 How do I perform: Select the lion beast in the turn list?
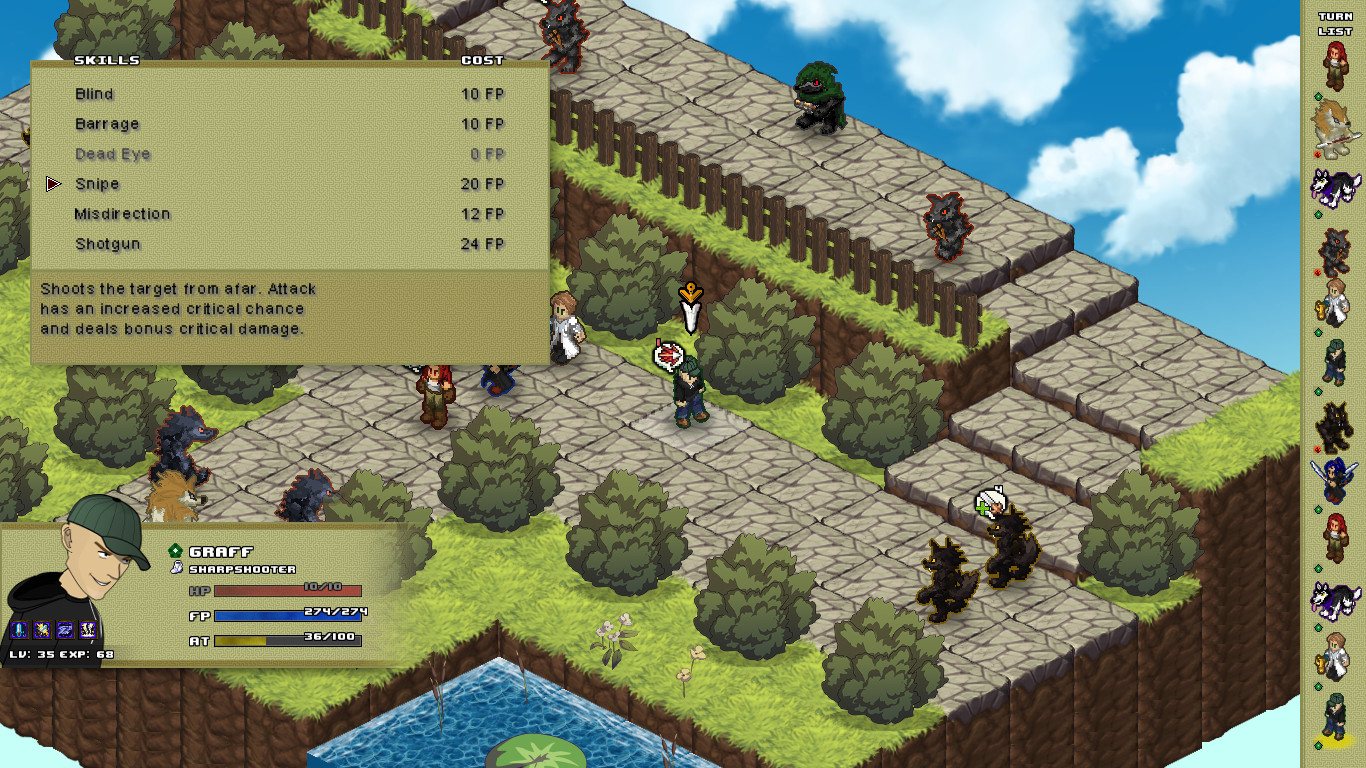1333,126
